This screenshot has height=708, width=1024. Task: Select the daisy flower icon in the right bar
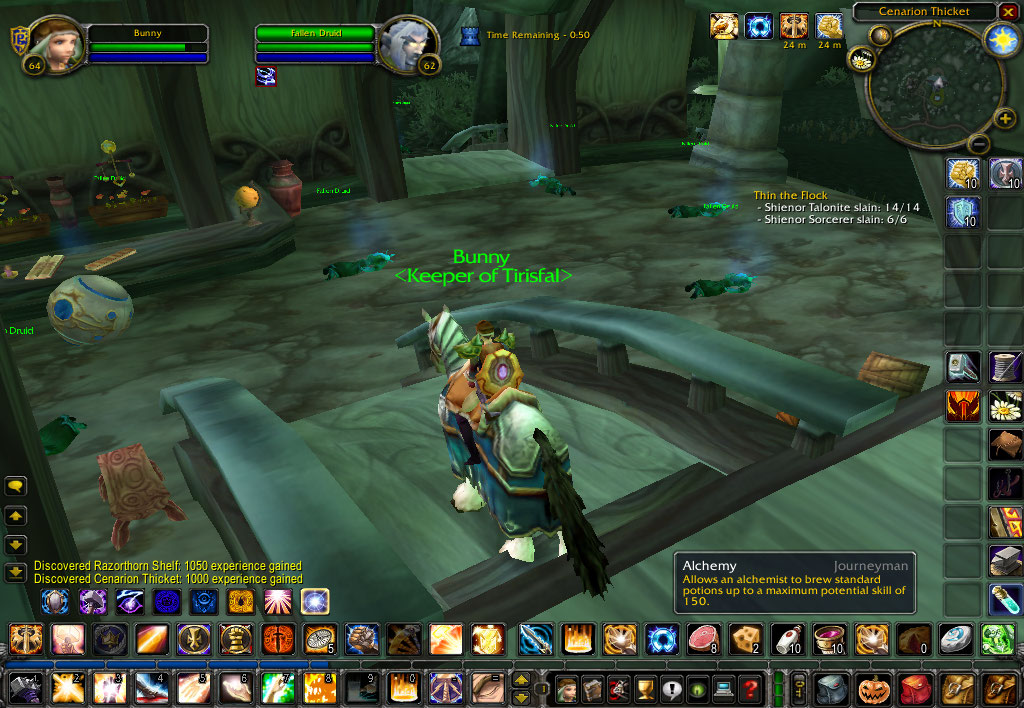click(x=1004, y=406)
